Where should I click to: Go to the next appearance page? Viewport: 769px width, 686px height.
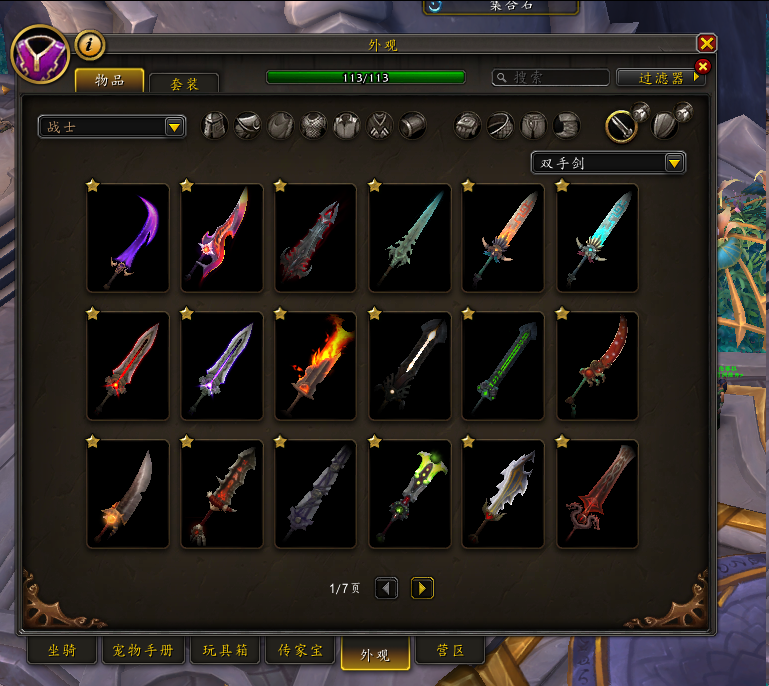[422, 588]
